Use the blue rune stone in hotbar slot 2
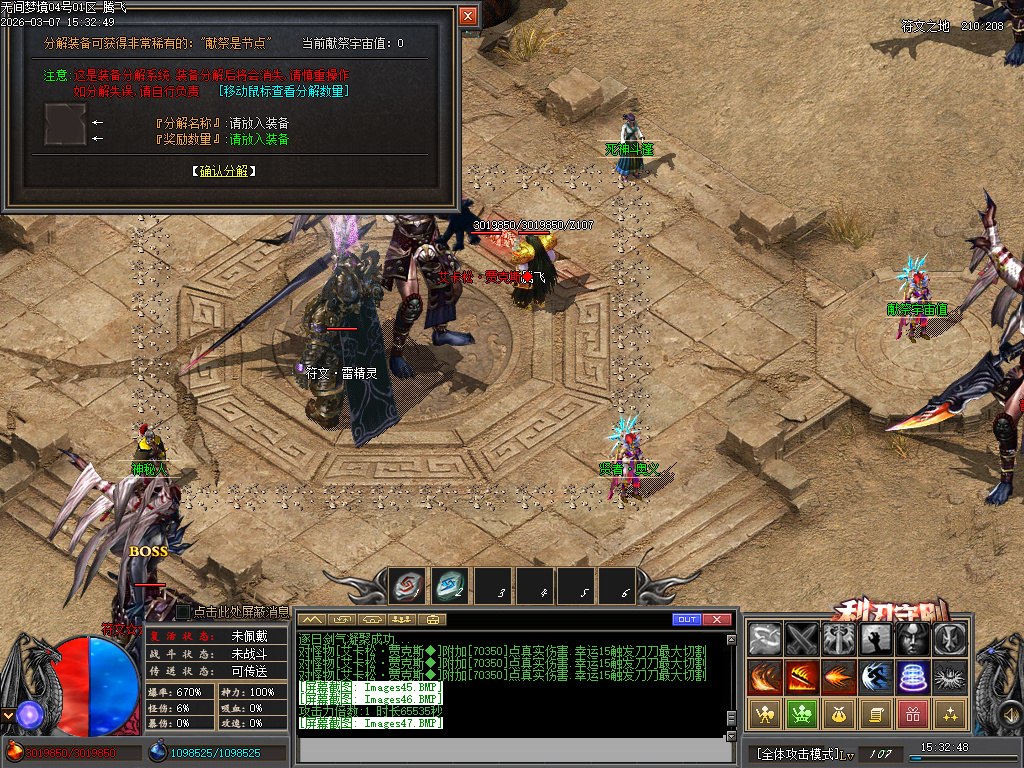The height and width of the screenshot is (768, 1024). [x=450, y=586]
